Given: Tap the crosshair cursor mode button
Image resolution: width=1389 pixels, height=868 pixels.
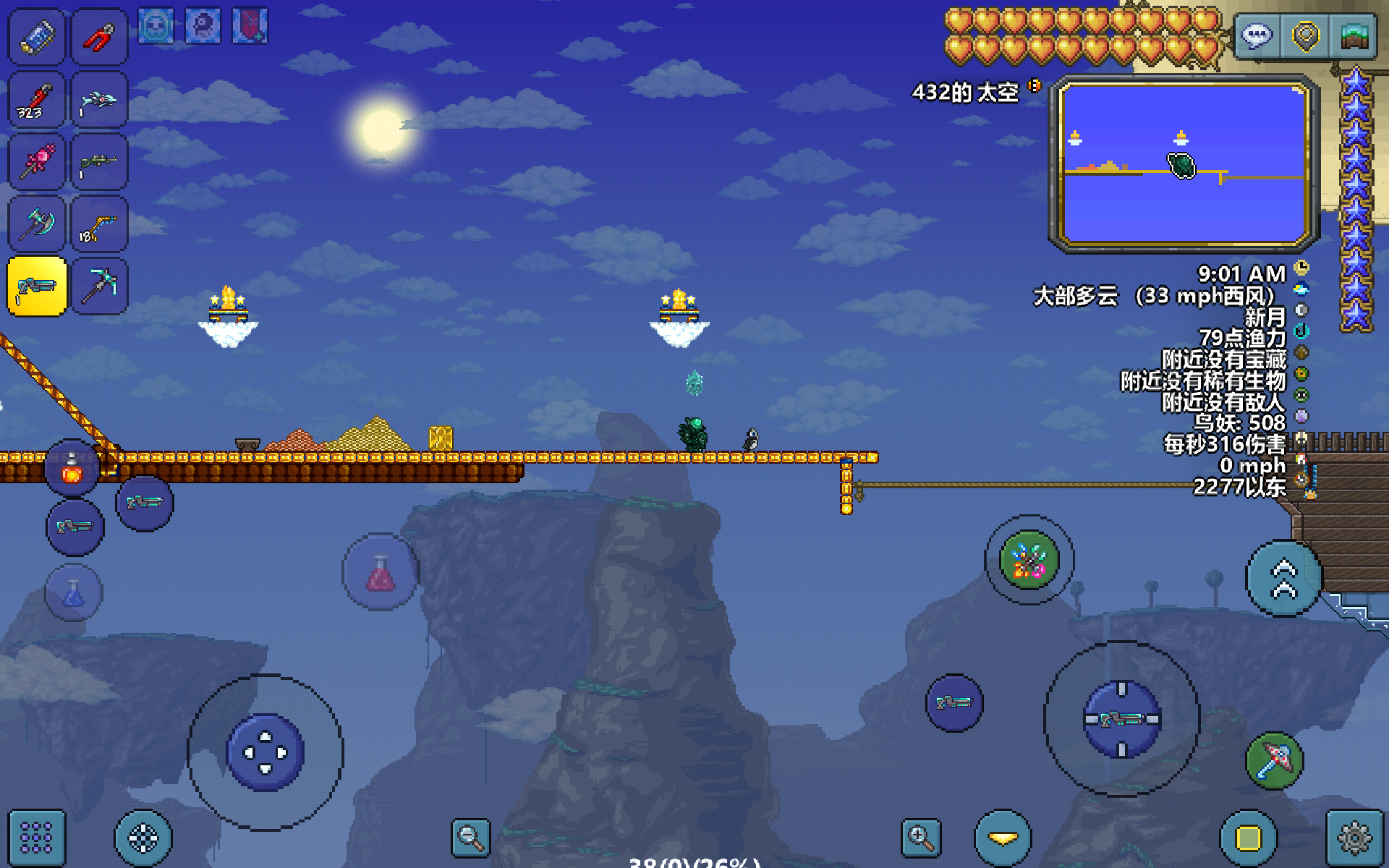Looking at the screenshot, I should coord(143,838).
